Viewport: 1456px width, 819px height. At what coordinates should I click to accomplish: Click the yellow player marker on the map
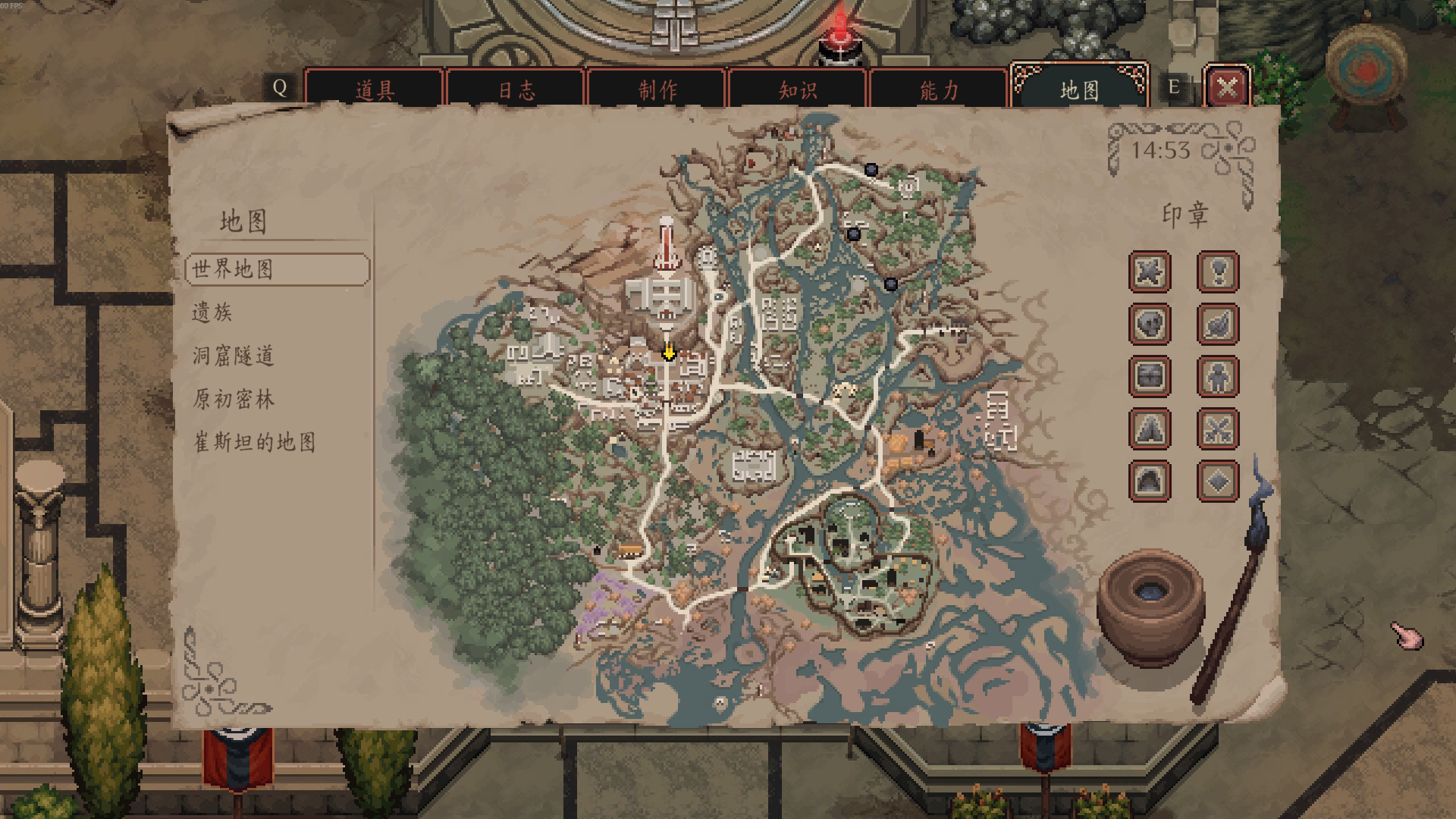668,352
